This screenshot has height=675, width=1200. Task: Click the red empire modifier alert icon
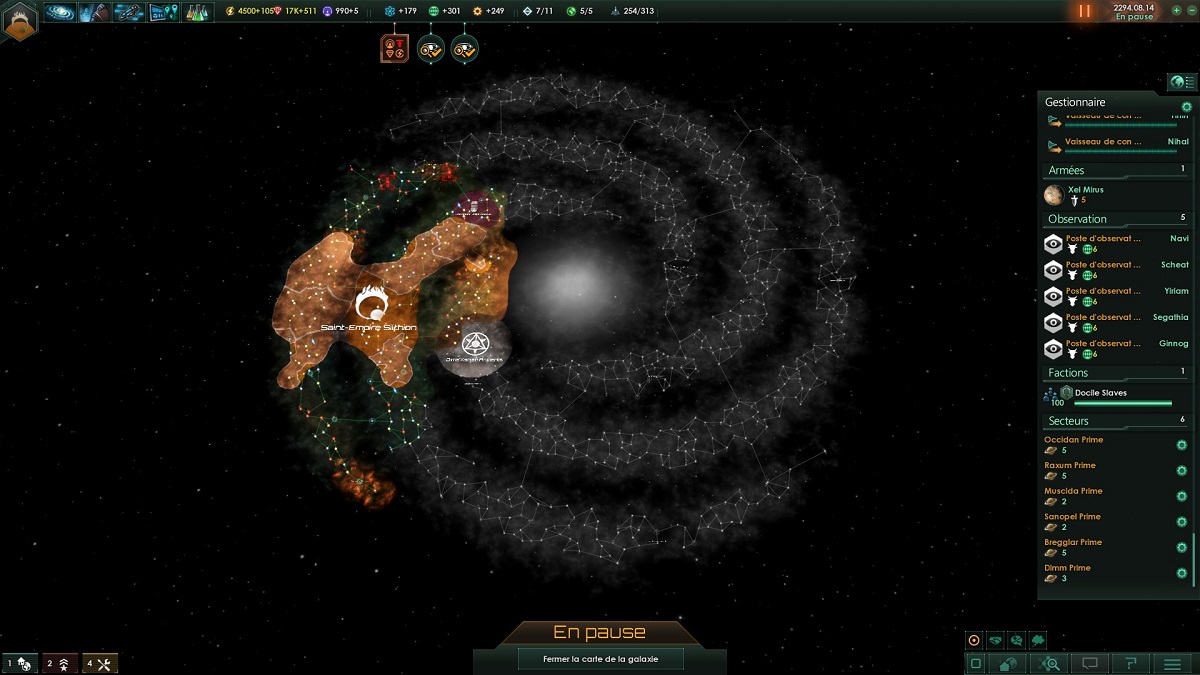coord(395,48)
